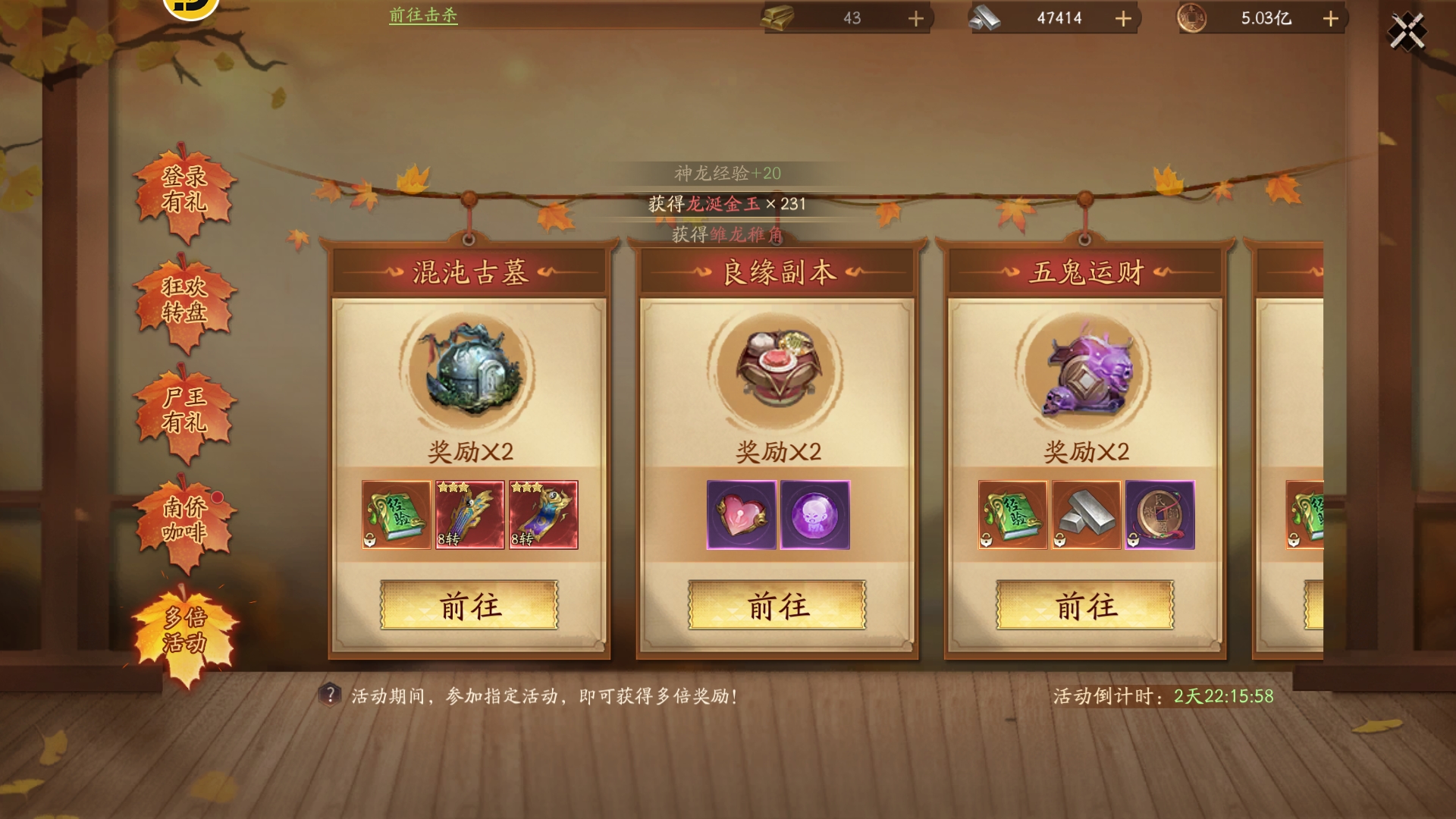Add copper coins with plus beside 5.03亿
This screenshot has width=1456, height=819.
1330,18
